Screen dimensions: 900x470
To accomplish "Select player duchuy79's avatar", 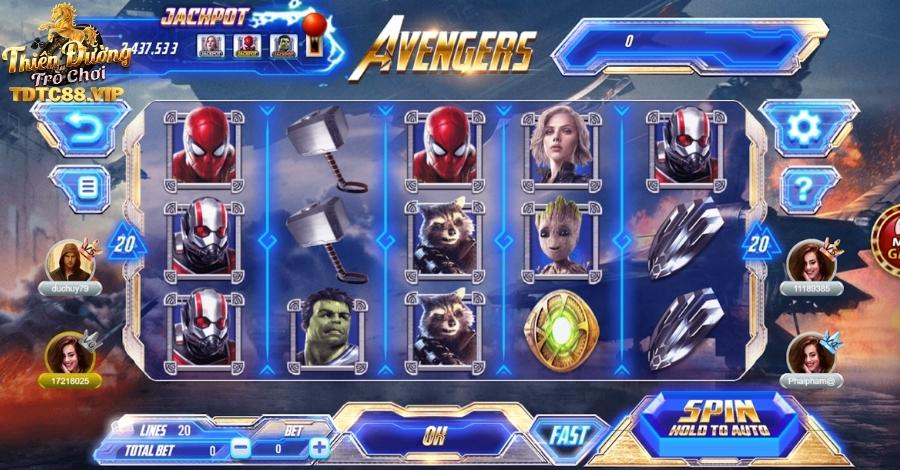I will [x=70, y=261].
